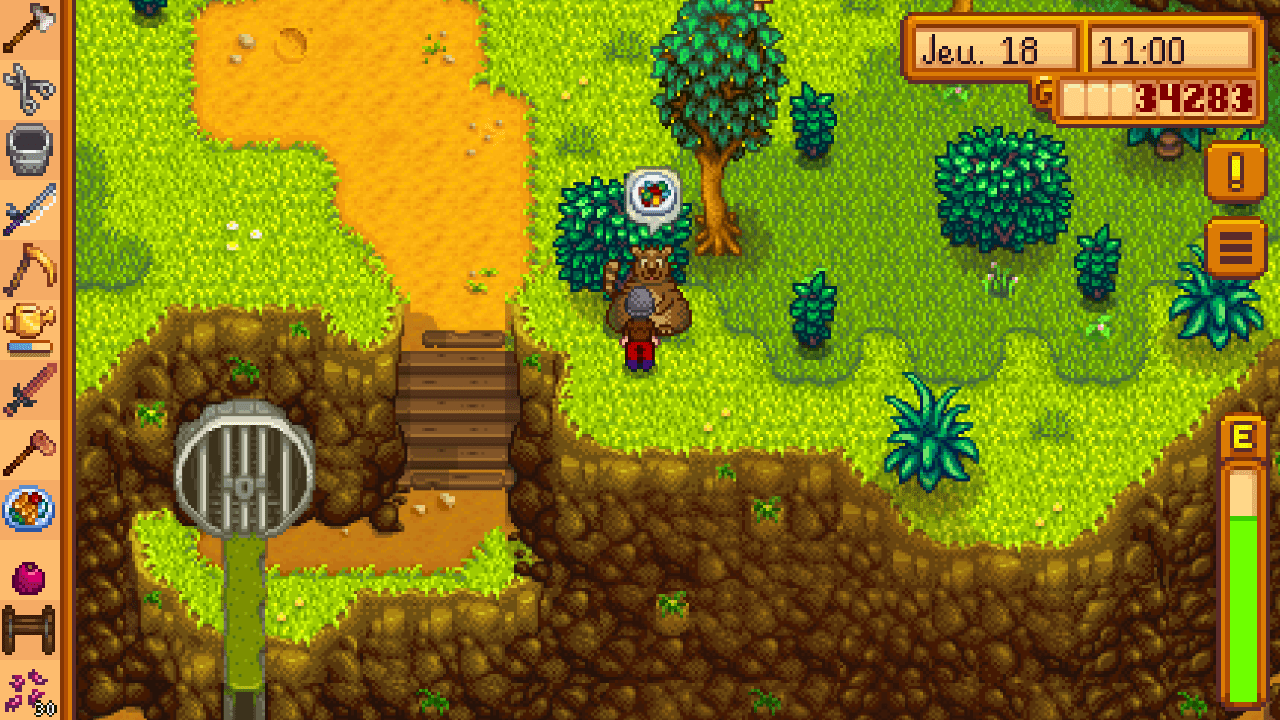Select the galaxy sword slot
The height and width of the screenshot is (720, 1280).
tap(28, 210)
